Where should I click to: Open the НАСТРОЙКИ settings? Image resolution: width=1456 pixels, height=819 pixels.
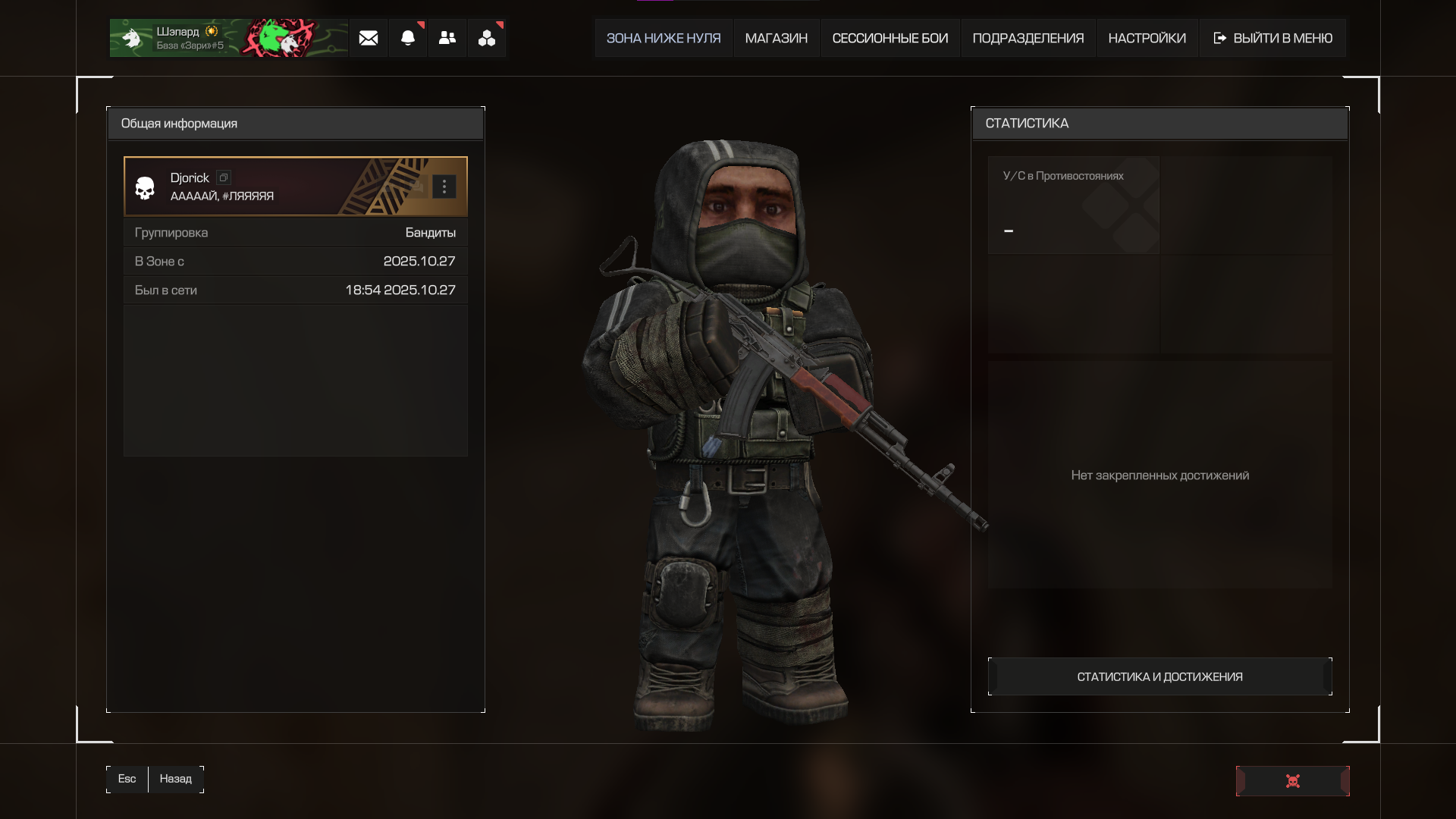(1147, 39)
